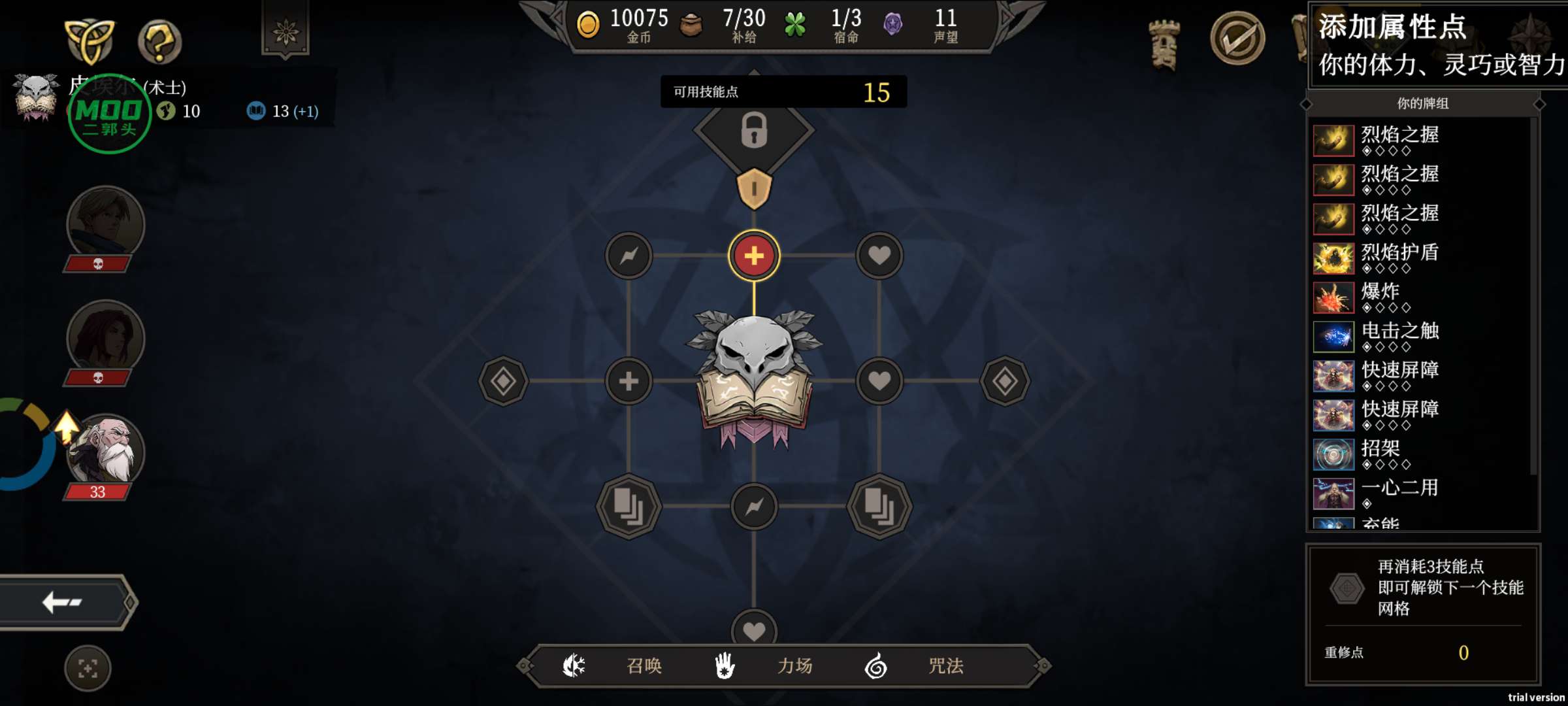Pick the red-haired woman portrait
Viewport: 1568px width, 706px height.
[106, 337]
